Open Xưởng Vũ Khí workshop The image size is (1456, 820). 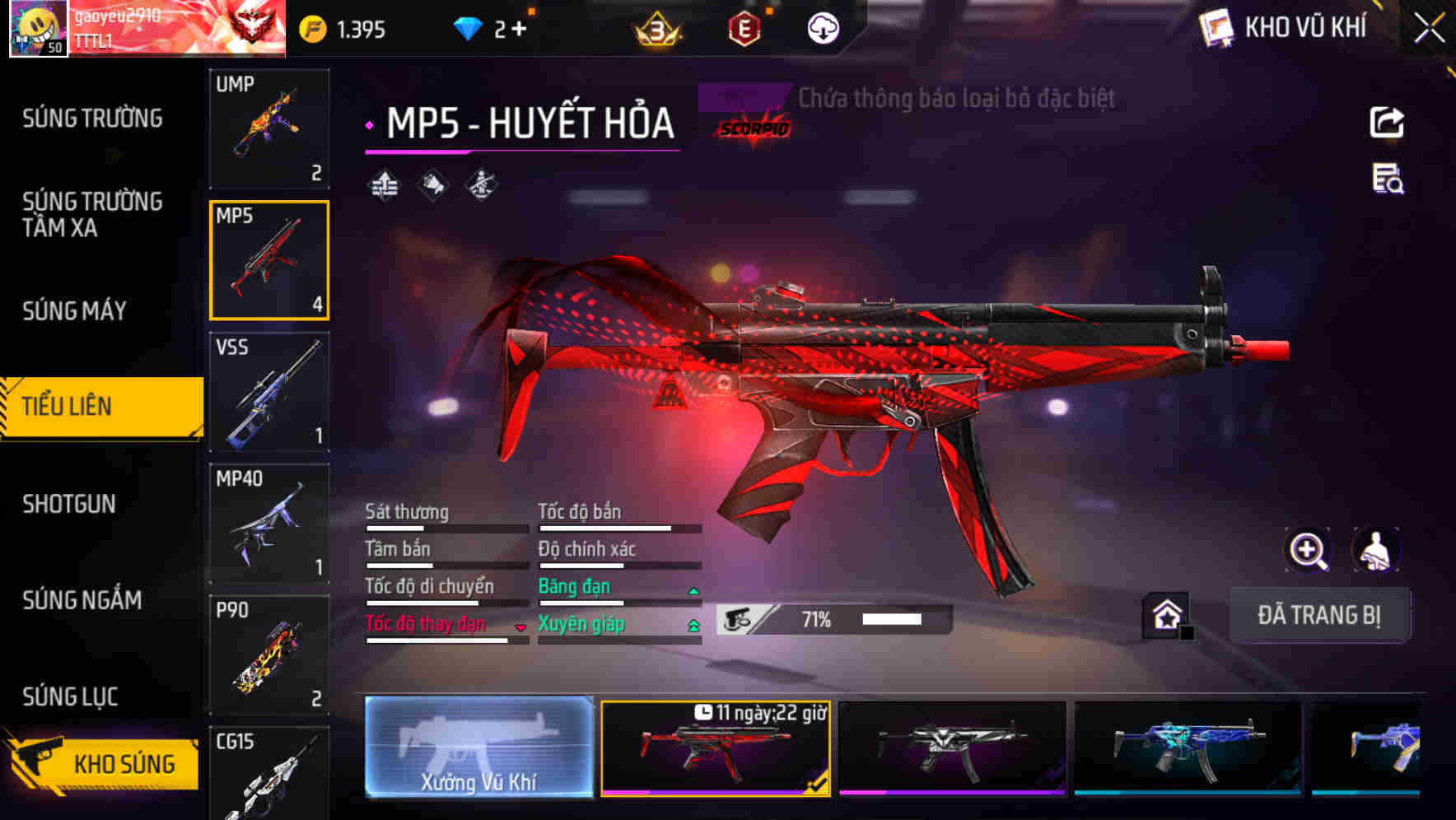point(481,748)
